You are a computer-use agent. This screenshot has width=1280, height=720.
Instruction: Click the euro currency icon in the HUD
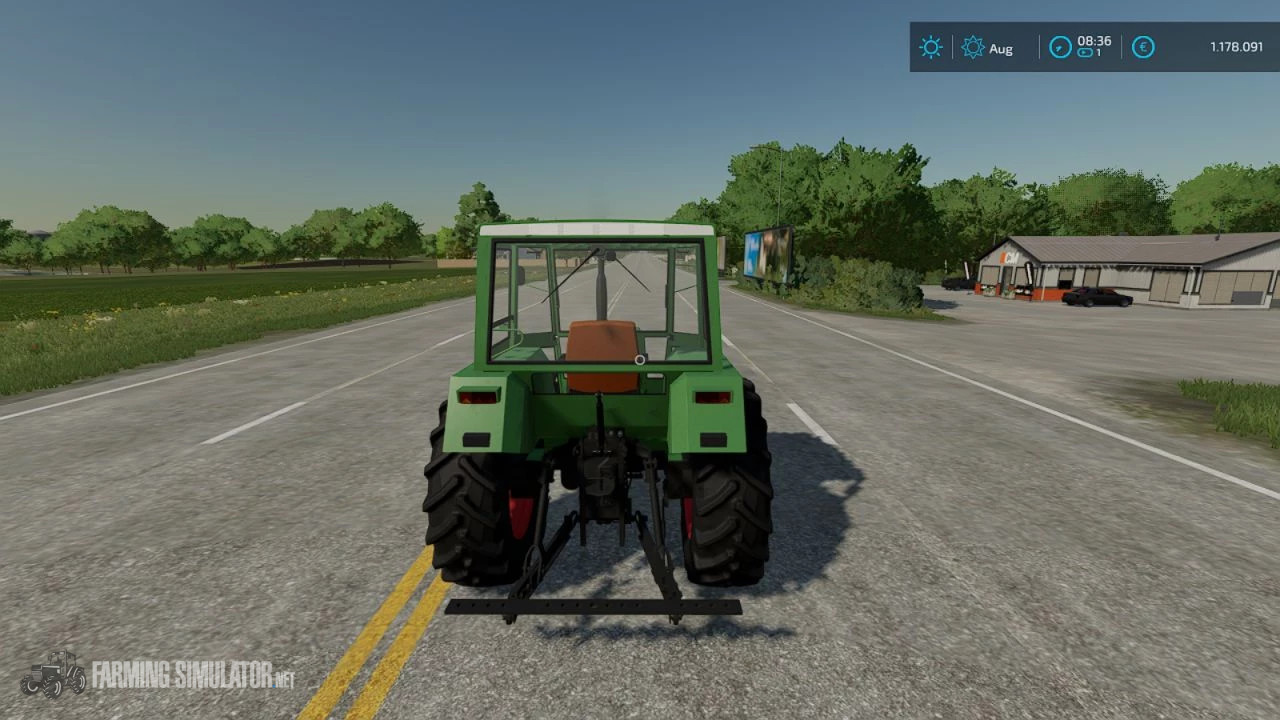tap(1142, 47)
